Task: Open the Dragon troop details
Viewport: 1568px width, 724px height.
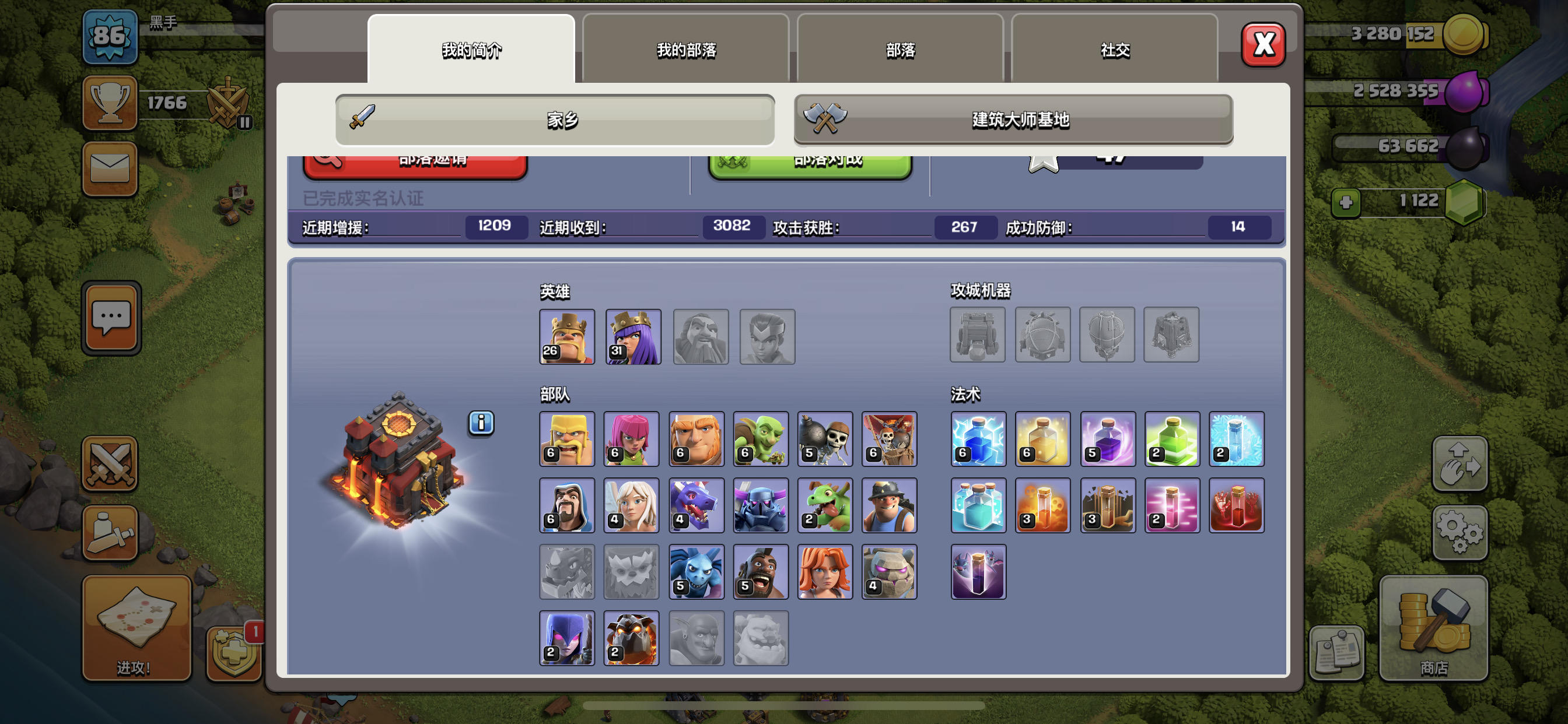Action: click(x=696, y=505)
